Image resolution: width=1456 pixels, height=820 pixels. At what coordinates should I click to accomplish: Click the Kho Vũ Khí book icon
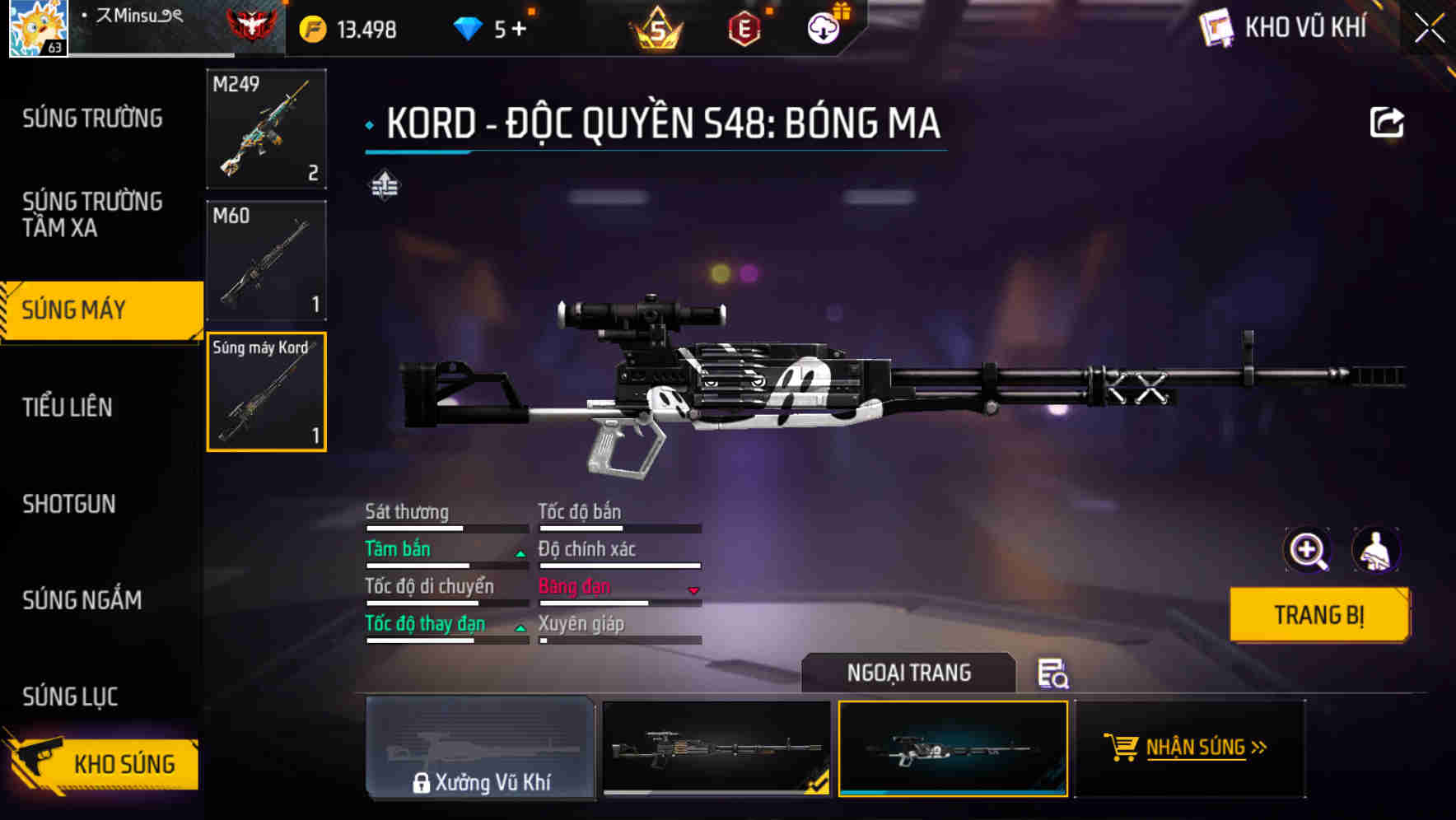coord(1217,27)
